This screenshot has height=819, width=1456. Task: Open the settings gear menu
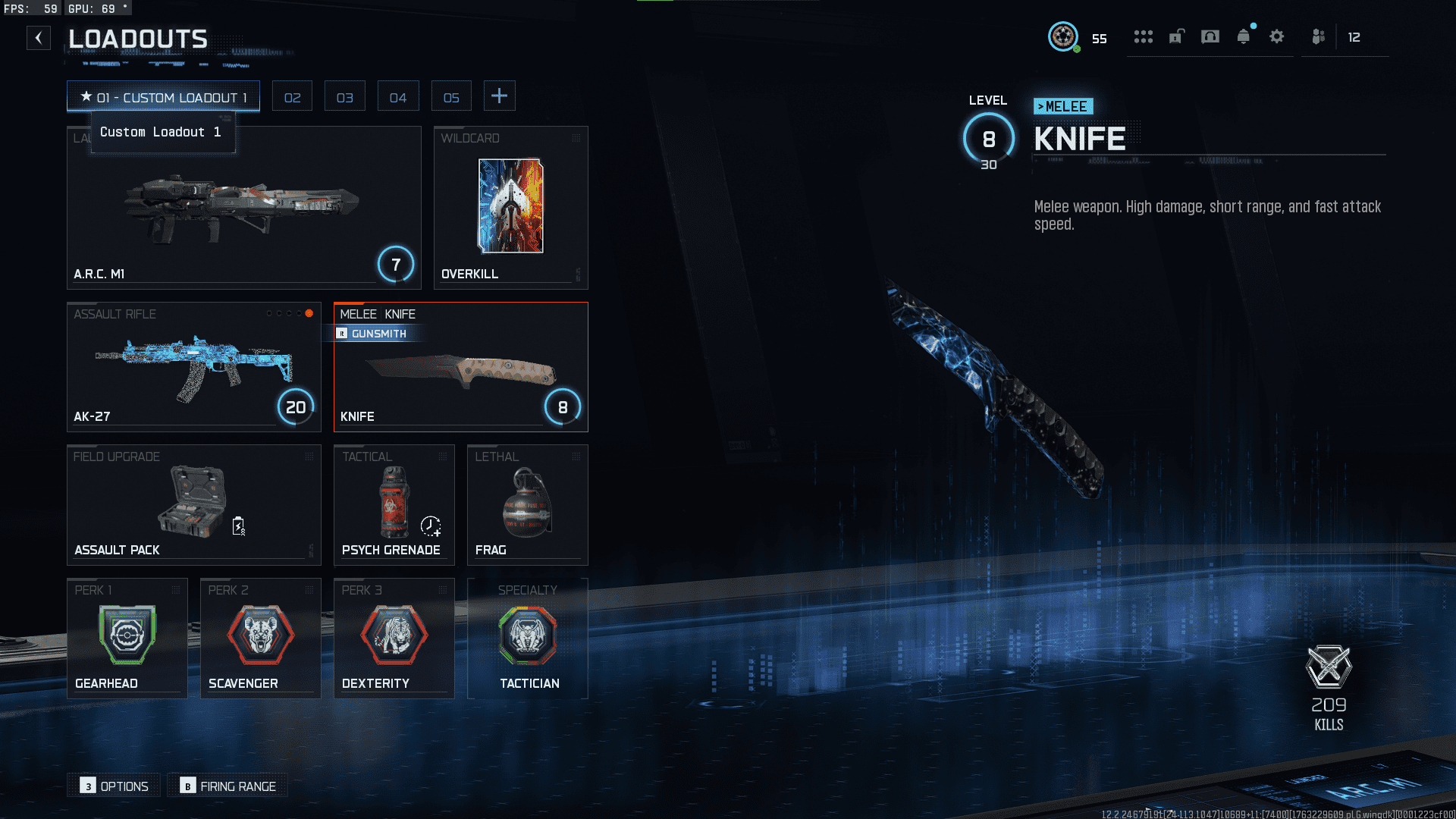pos(1278,36)
